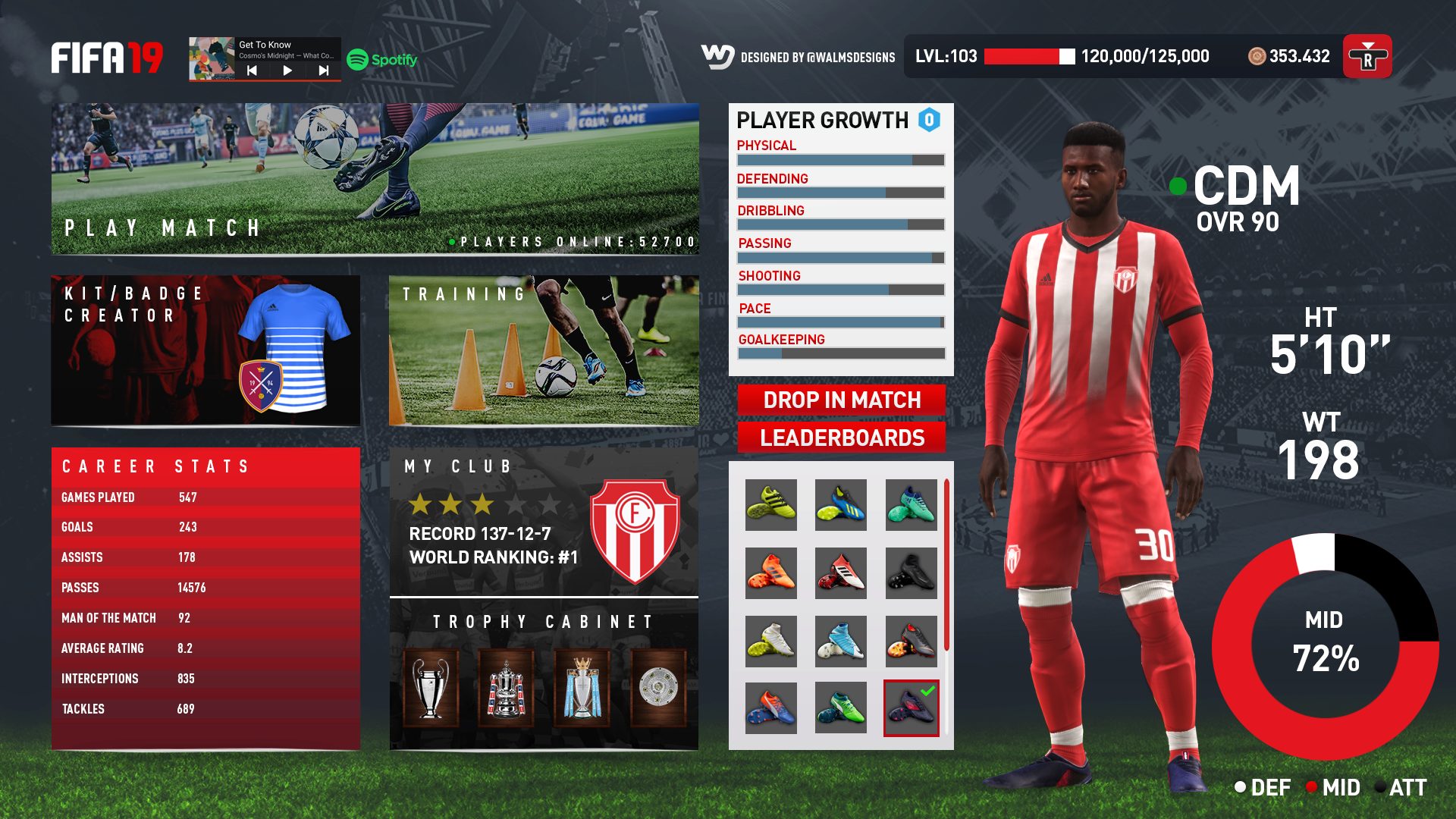Open the Leaderboards
The width and height of the screenshot is (1456, 819).
(x=841, y=438)
